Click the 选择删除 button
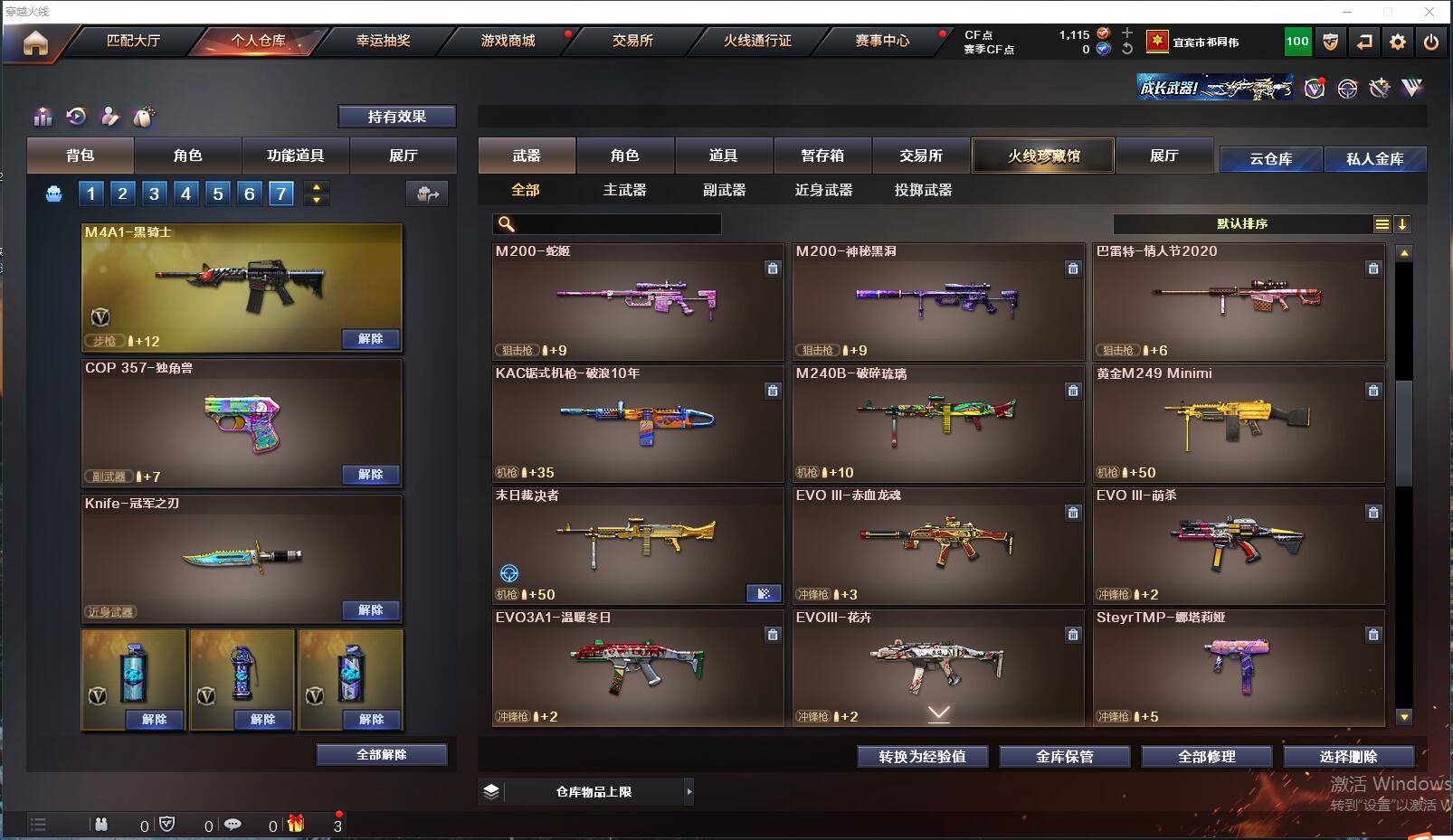 tap(1351, 756)
